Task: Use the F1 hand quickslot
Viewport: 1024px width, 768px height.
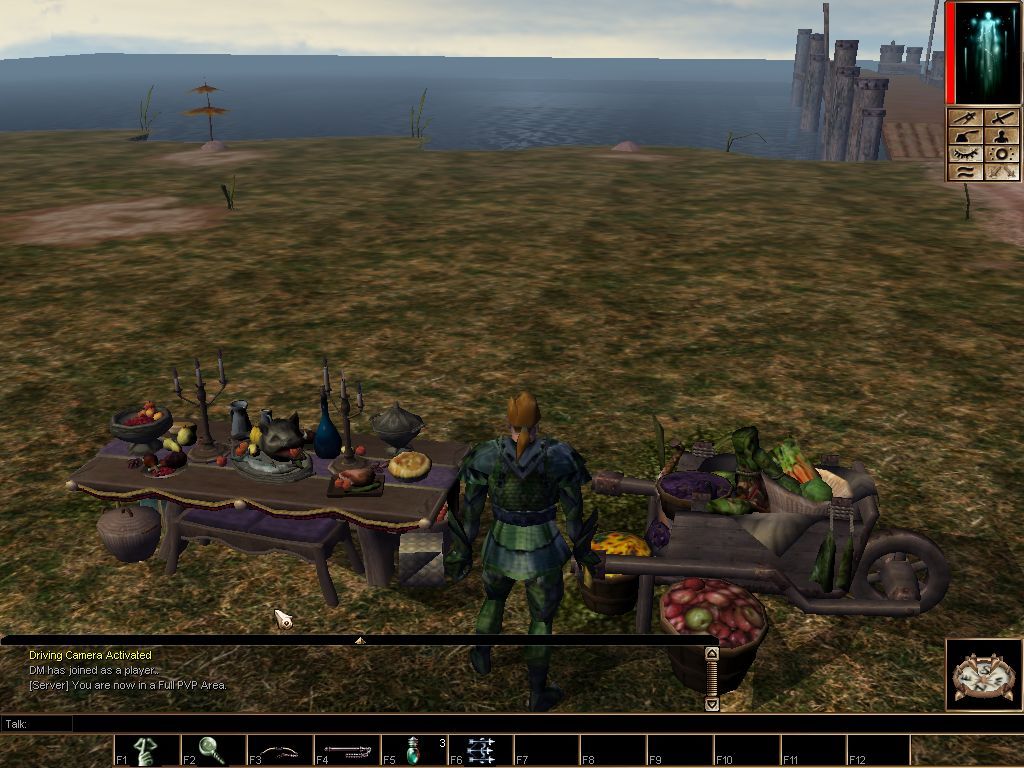Action: point(146,750)
